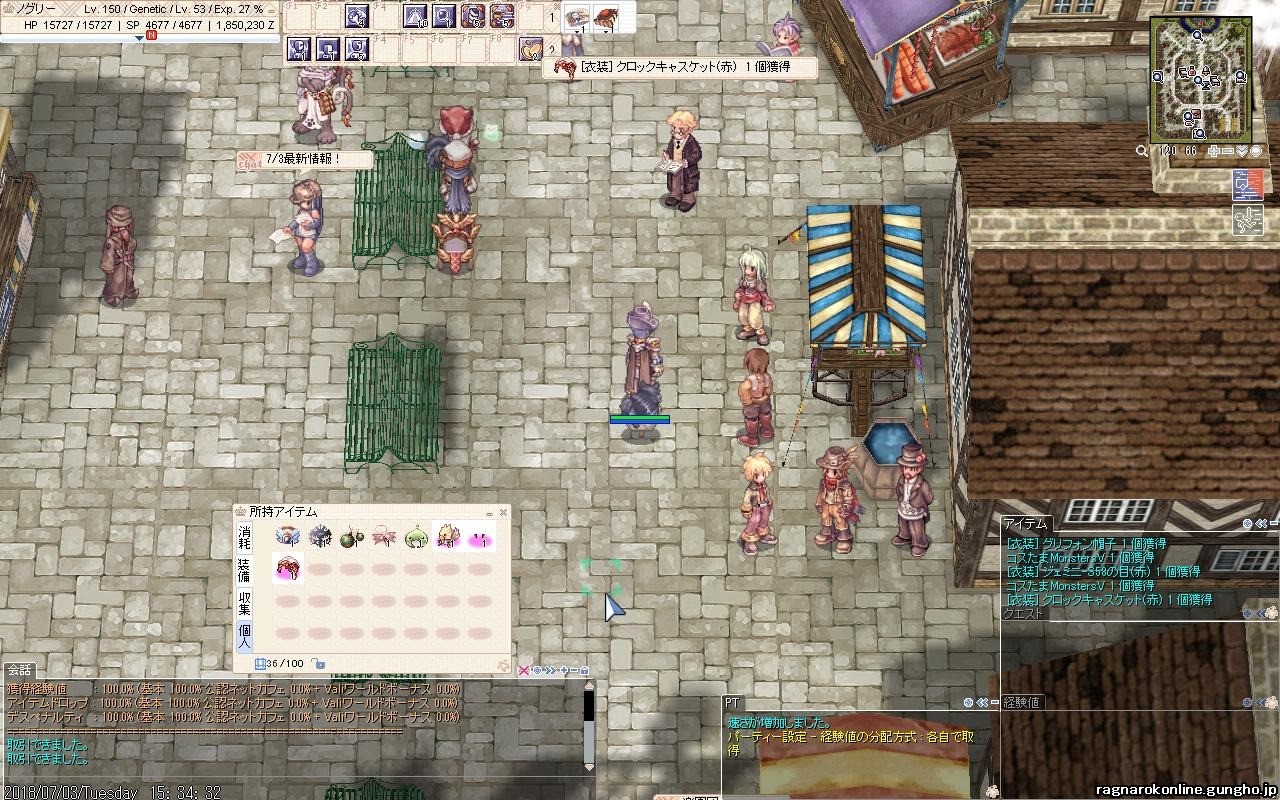The width and height of the screenshot is (1280, 800).
Task: Zoom out the minimap with minus button
Action: click(1228, 151)
